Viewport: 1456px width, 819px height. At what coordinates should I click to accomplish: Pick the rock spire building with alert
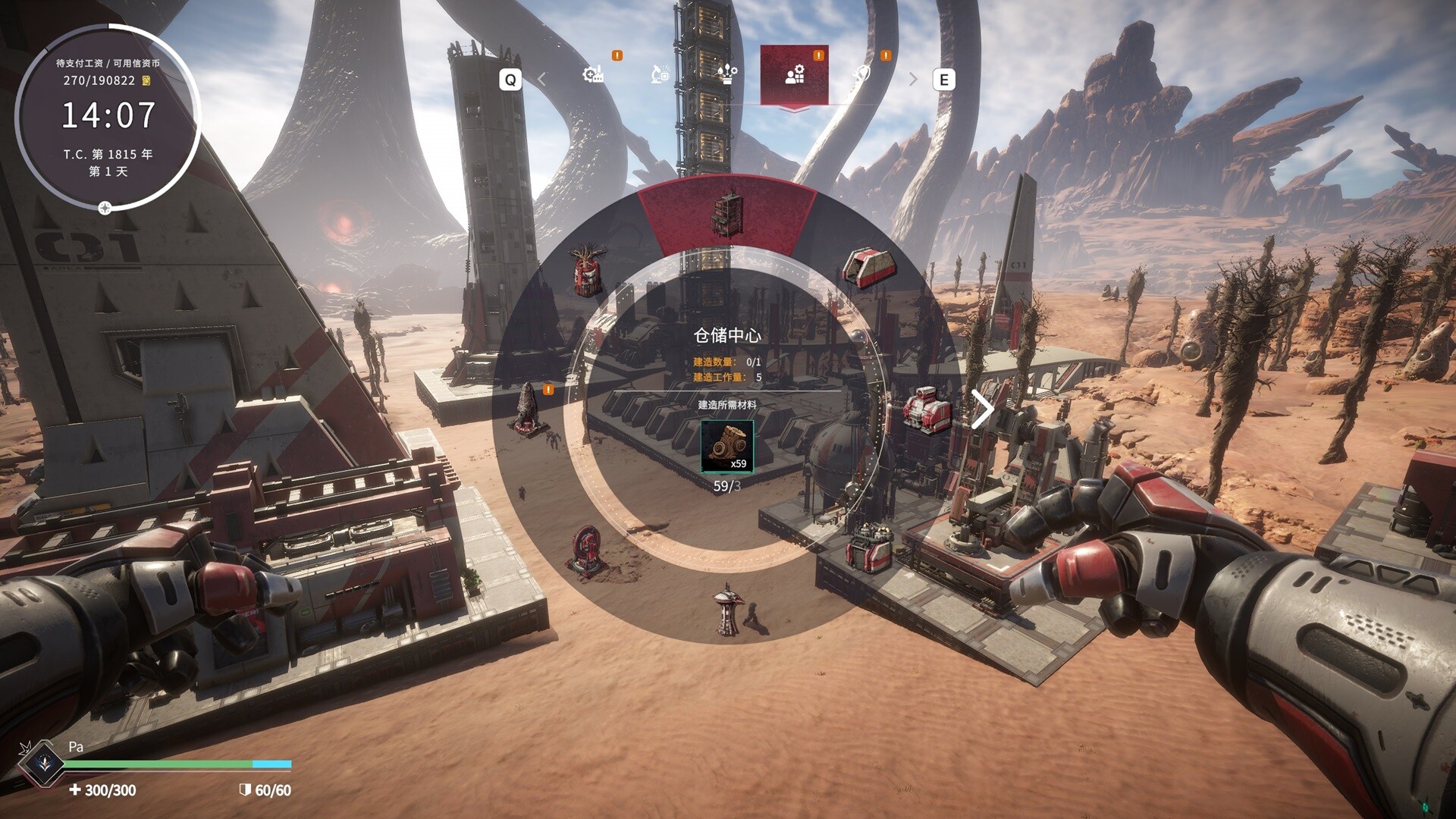pos(527,410)
